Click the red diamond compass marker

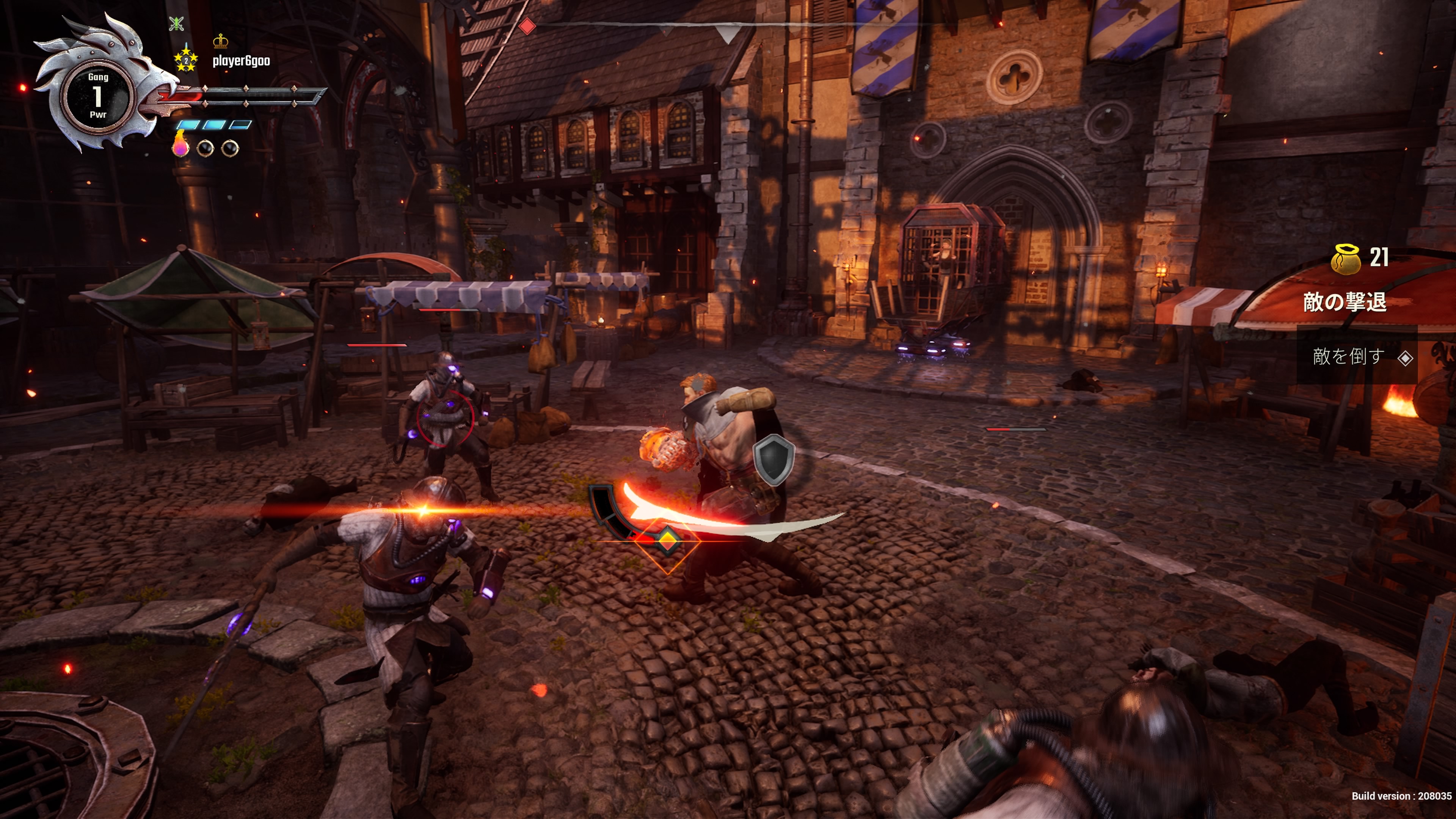point(527,26)
